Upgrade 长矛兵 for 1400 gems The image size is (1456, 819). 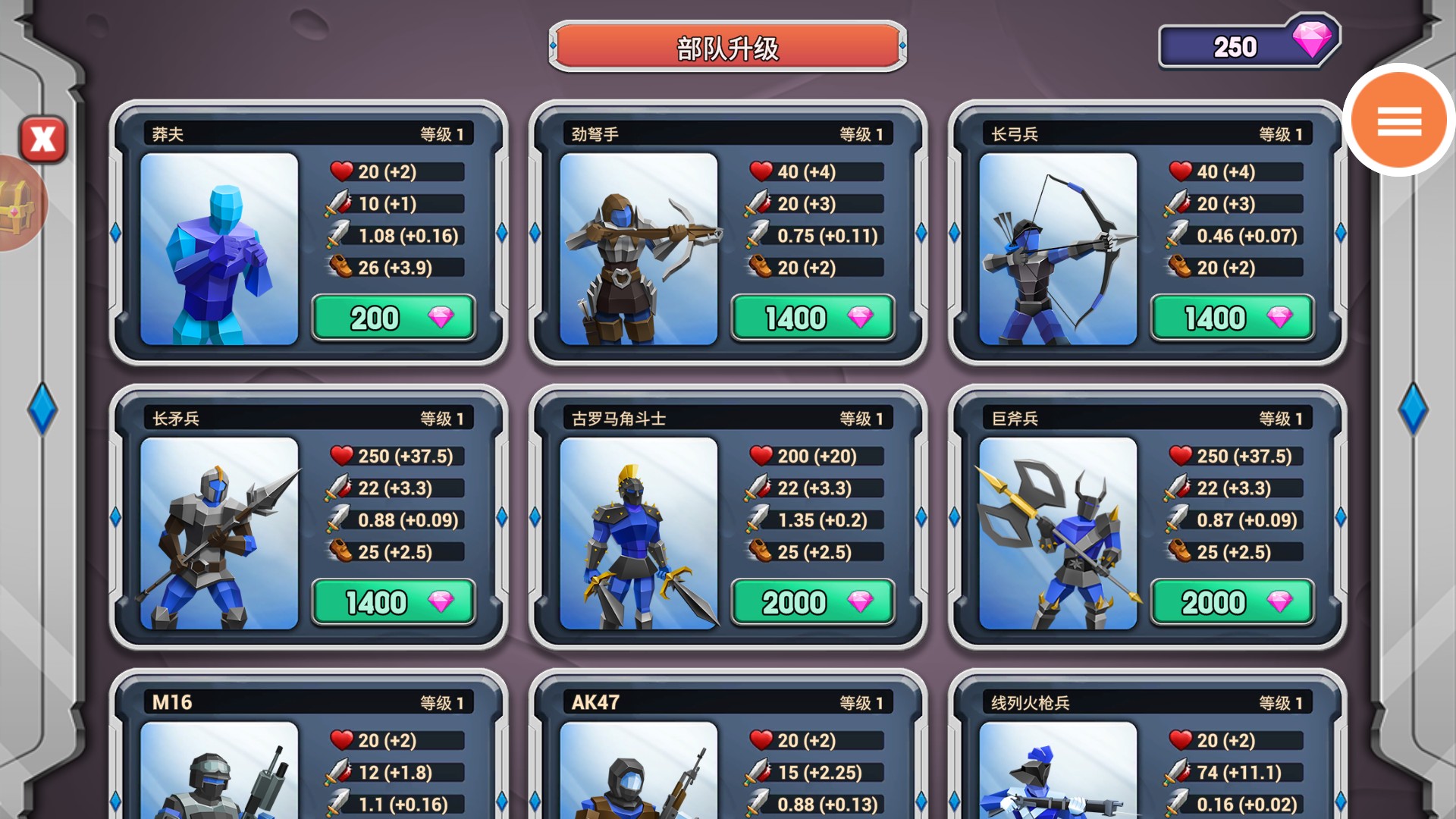[x=393, y=601]
